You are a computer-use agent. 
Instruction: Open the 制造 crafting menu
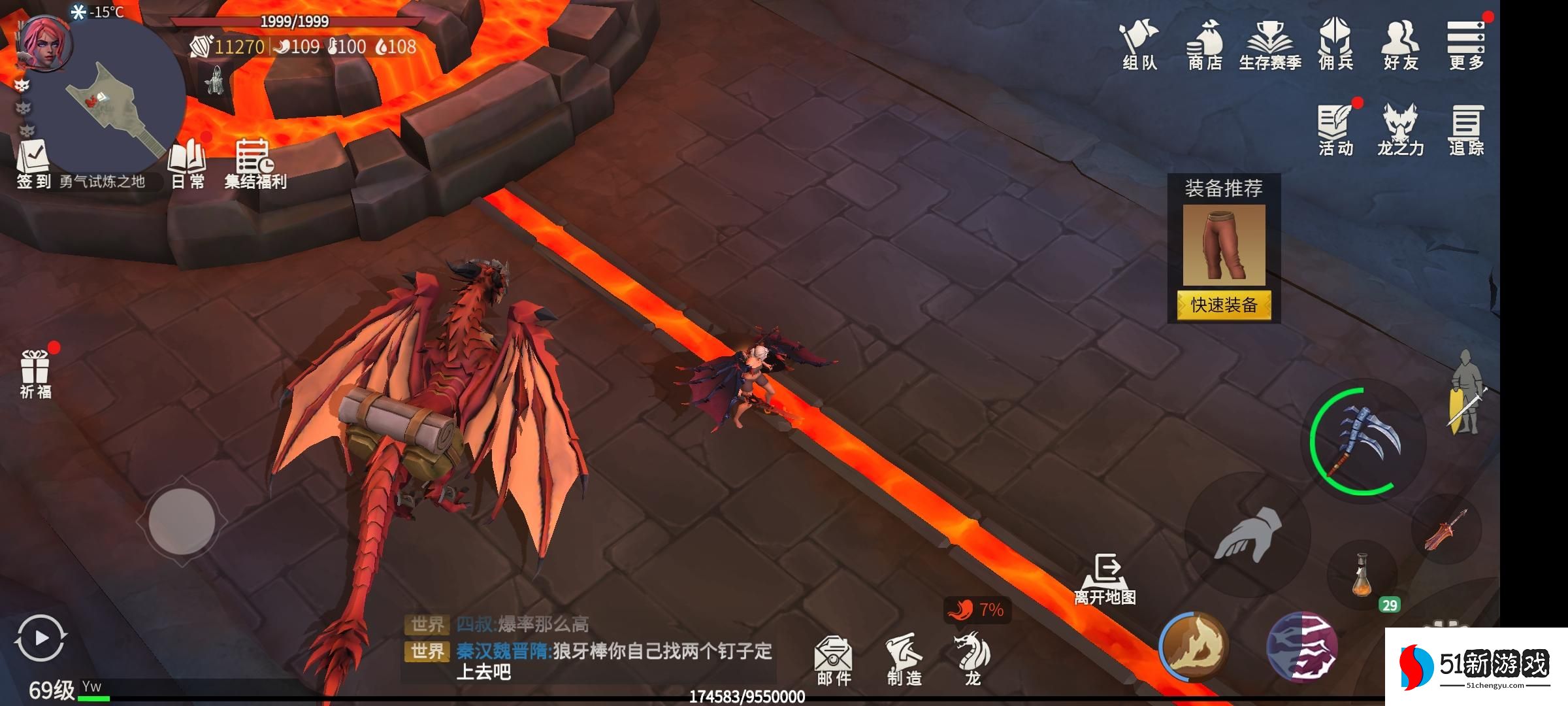click(x=904, y=659)
